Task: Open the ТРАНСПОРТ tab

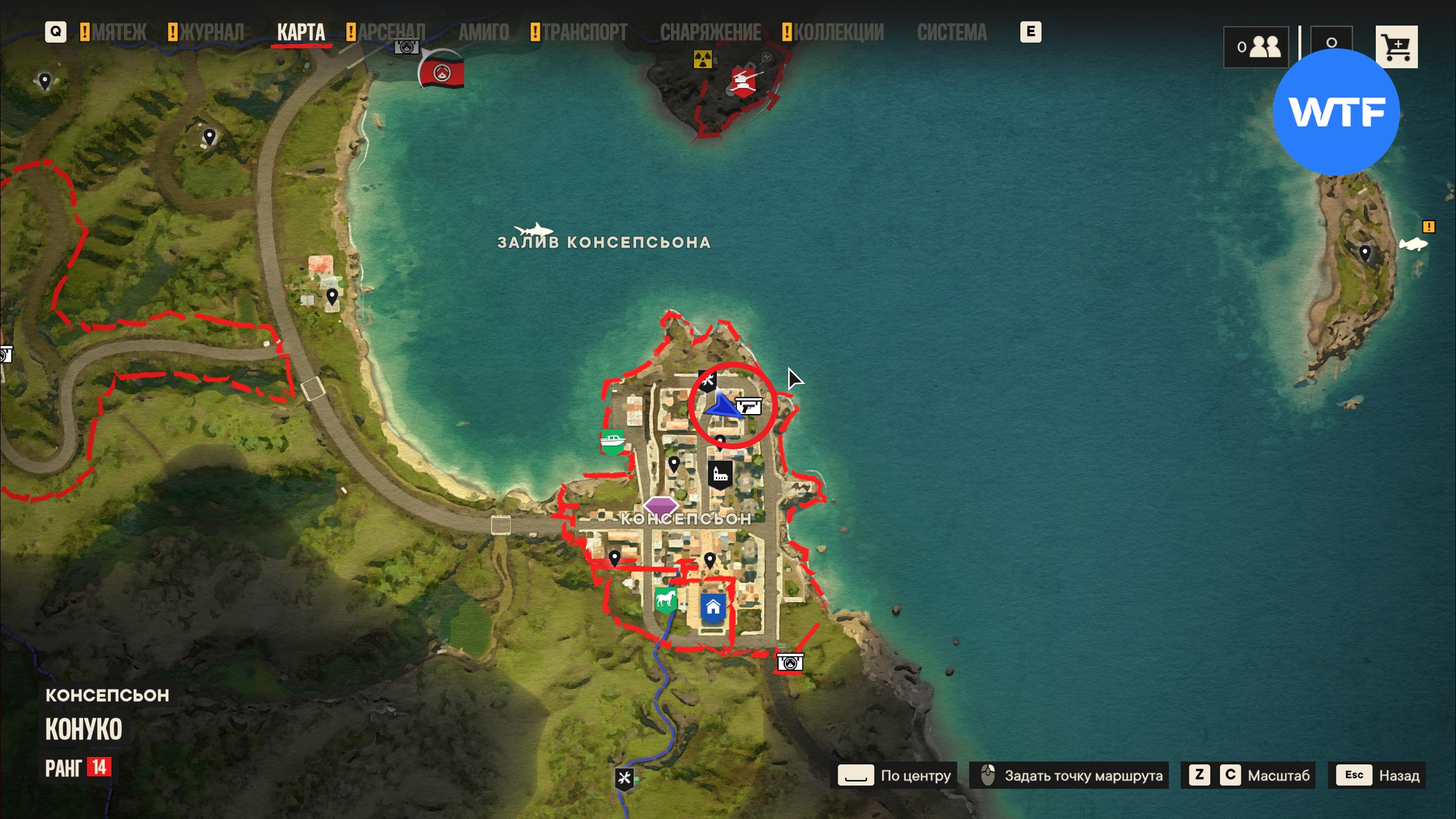Action: coord(584,32)
